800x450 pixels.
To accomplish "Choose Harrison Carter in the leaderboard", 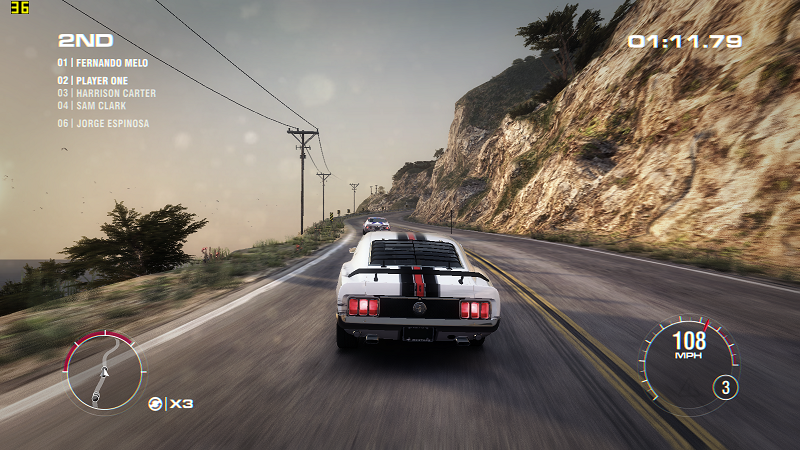I will tap(106, 93).
